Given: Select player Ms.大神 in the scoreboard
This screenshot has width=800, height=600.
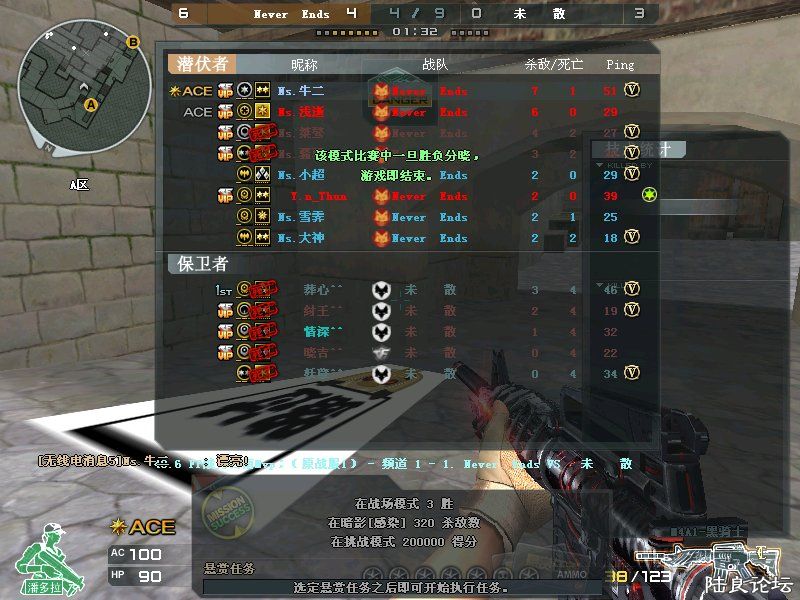Looking at the screenshot, I should point(300,238).
